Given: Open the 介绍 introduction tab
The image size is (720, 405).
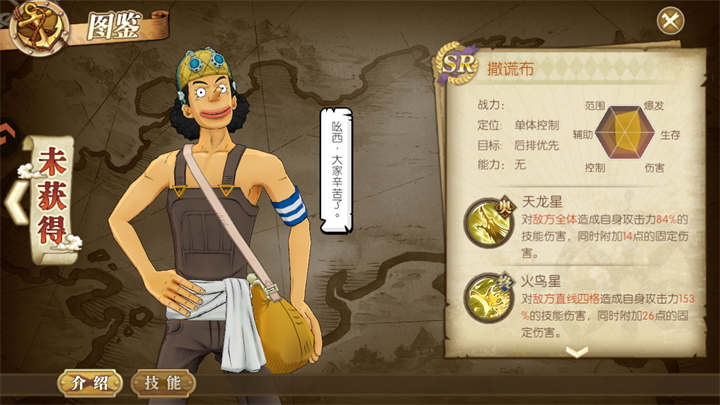Looking at the screenshot, I should click(x=90, y=382).
